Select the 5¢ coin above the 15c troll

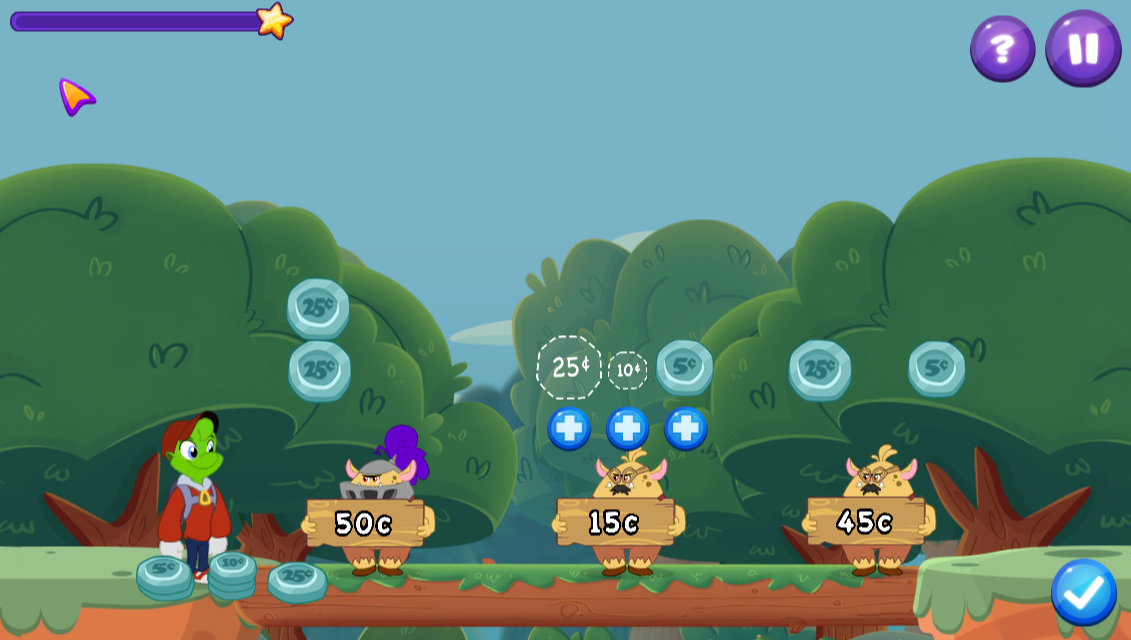tap(685, 367)
